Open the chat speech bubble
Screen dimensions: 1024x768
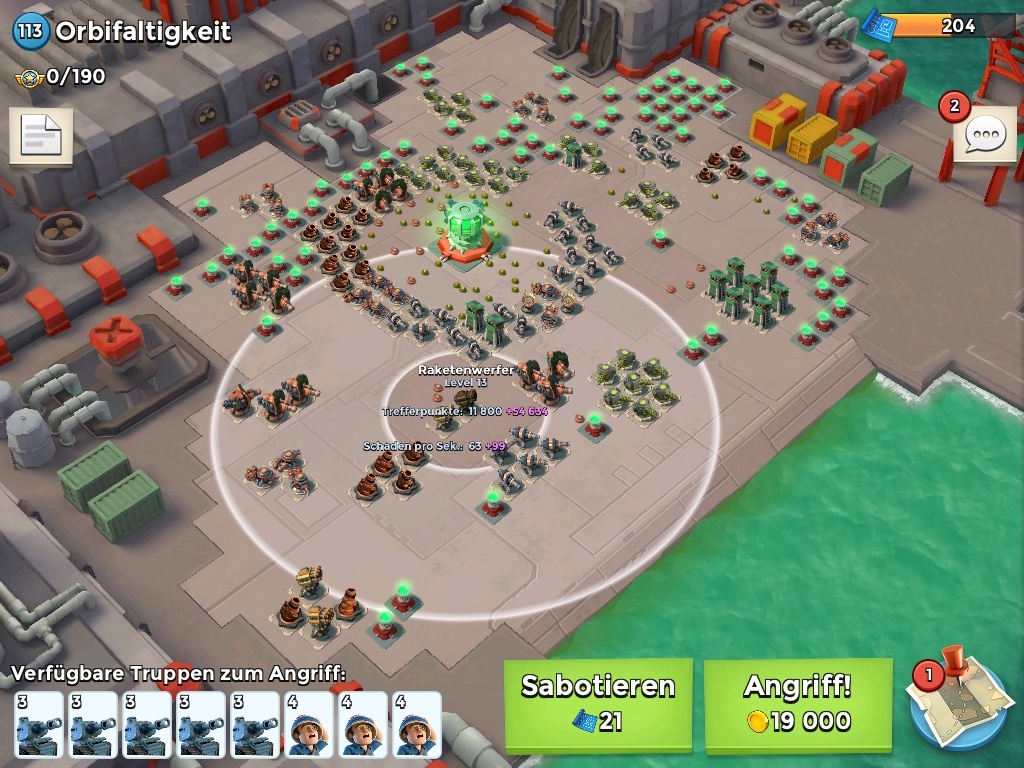tap(986, 134)
